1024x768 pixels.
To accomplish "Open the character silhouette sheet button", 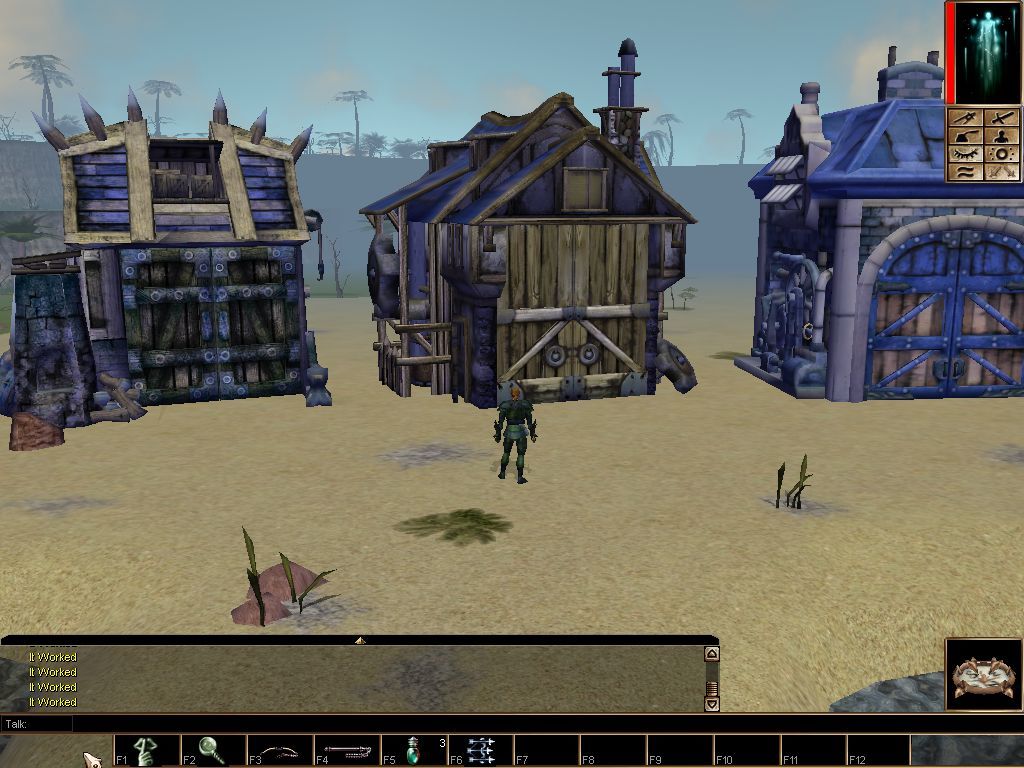I will pyautogui.click(x=1003, y=136).
